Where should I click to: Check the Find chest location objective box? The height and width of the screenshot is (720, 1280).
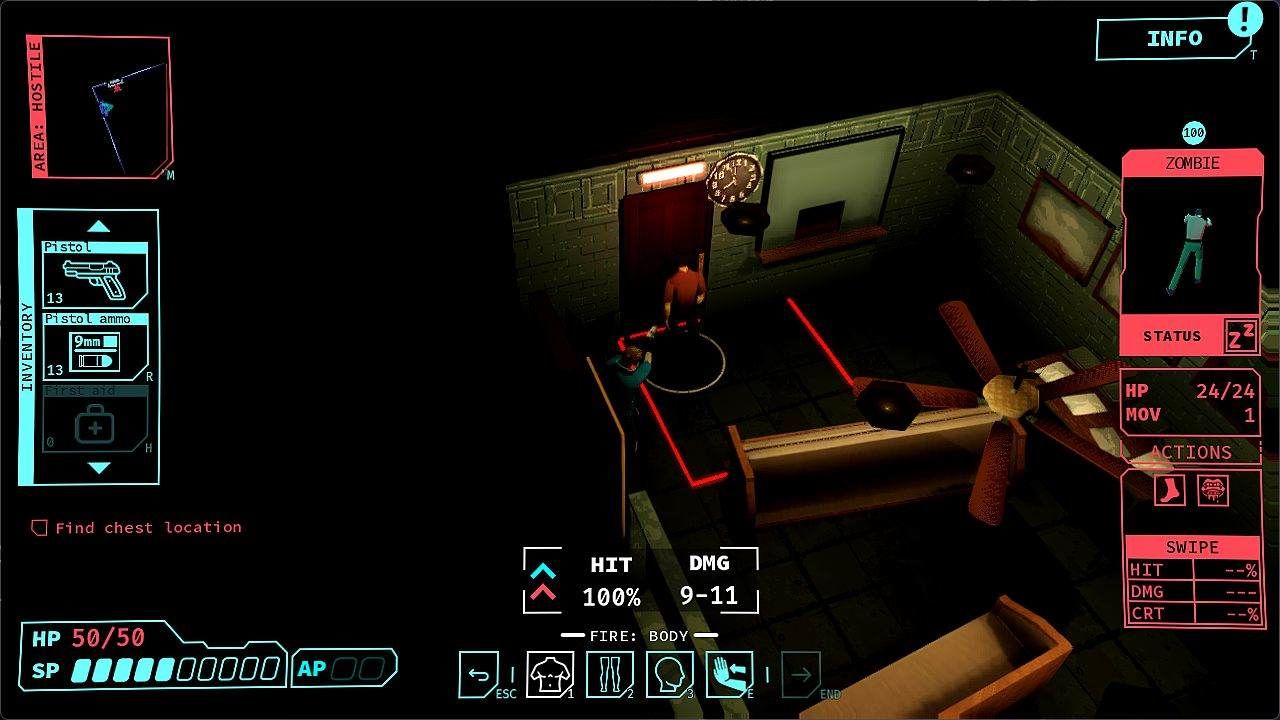coord(39,527)
